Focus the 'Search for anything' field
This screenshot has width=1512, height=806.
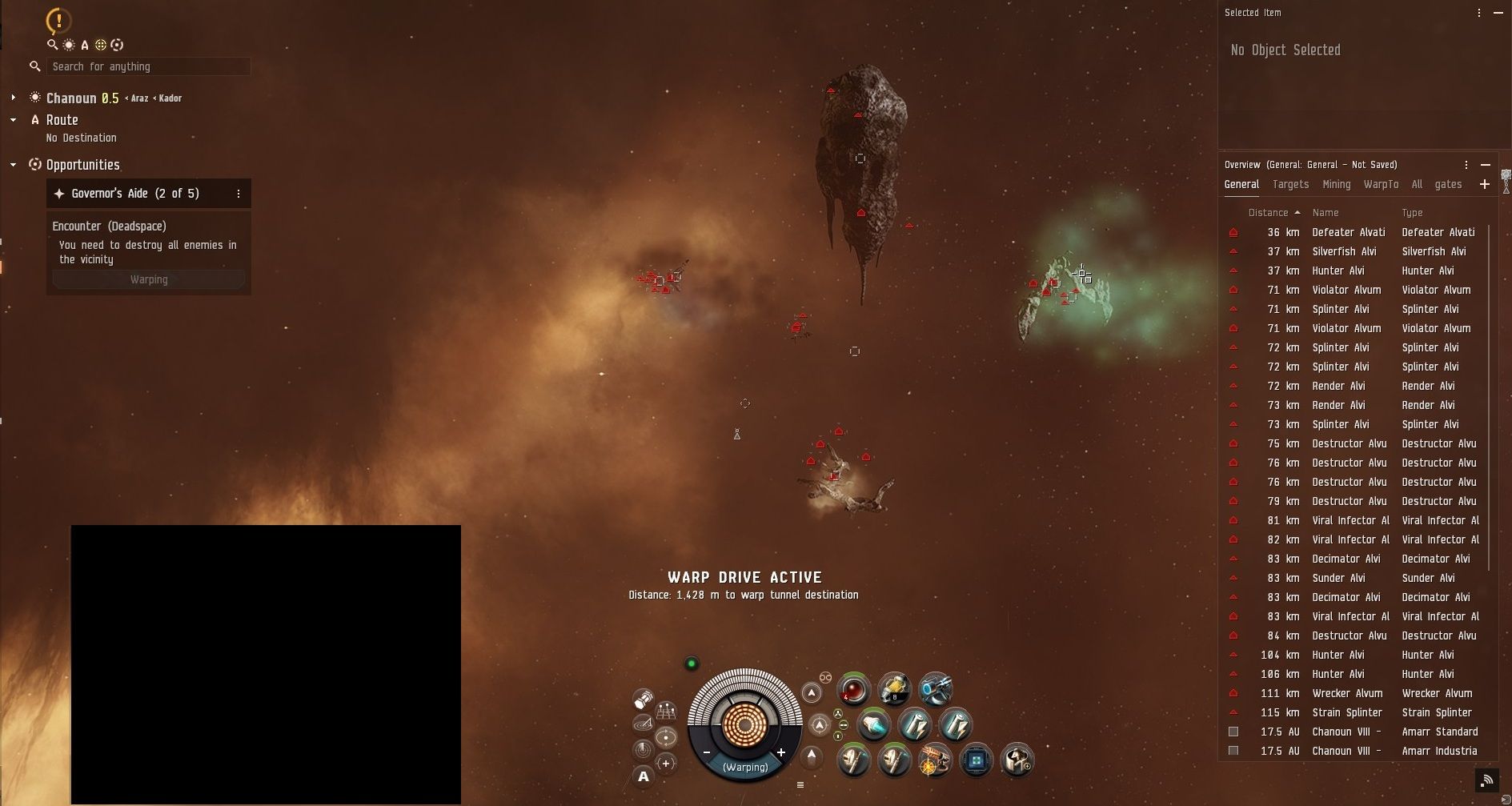pyautogui.click(x=148, y=66)
